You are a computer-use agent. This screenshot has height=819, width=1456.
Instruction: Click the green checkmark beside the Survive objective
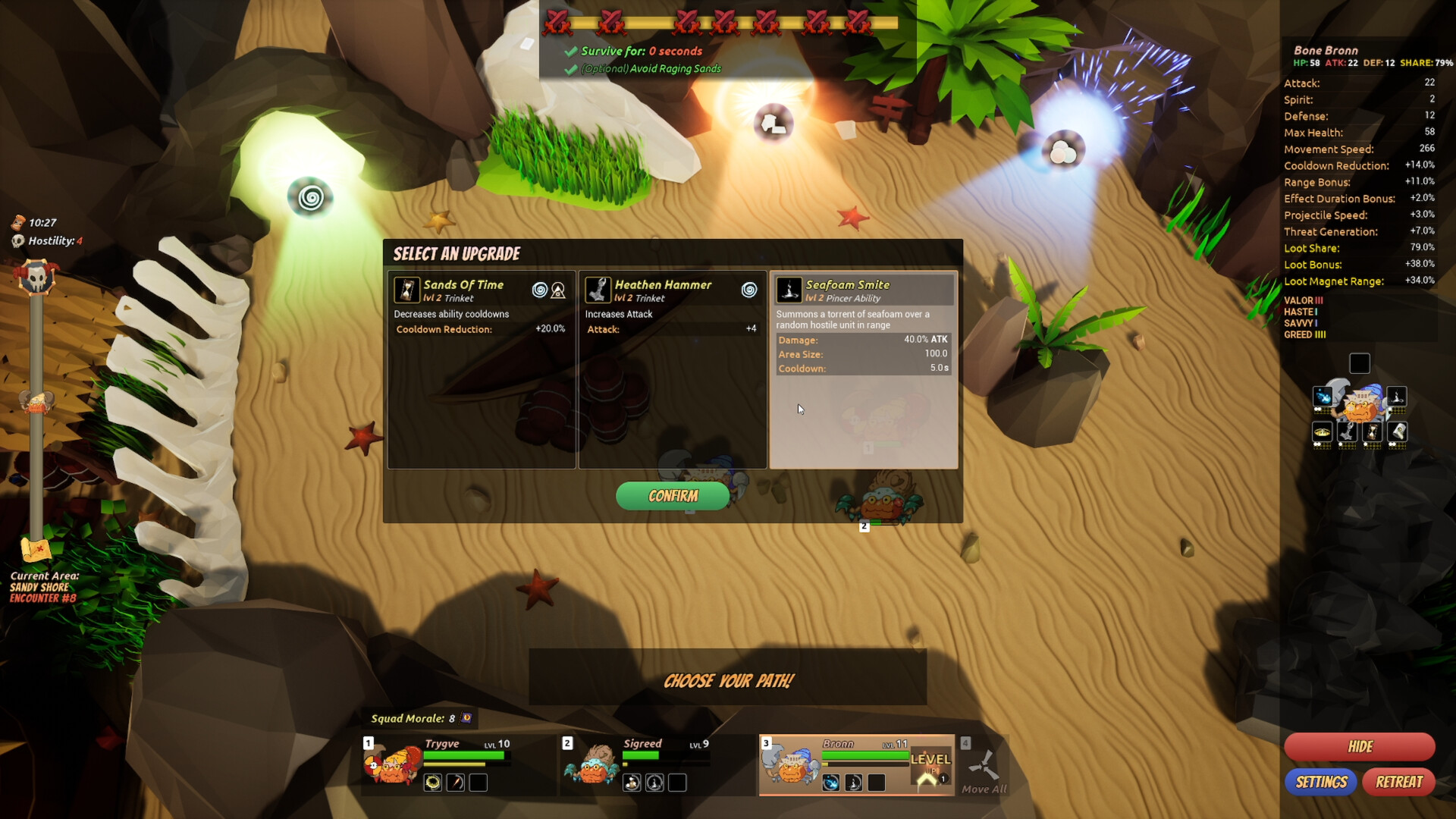570,51
